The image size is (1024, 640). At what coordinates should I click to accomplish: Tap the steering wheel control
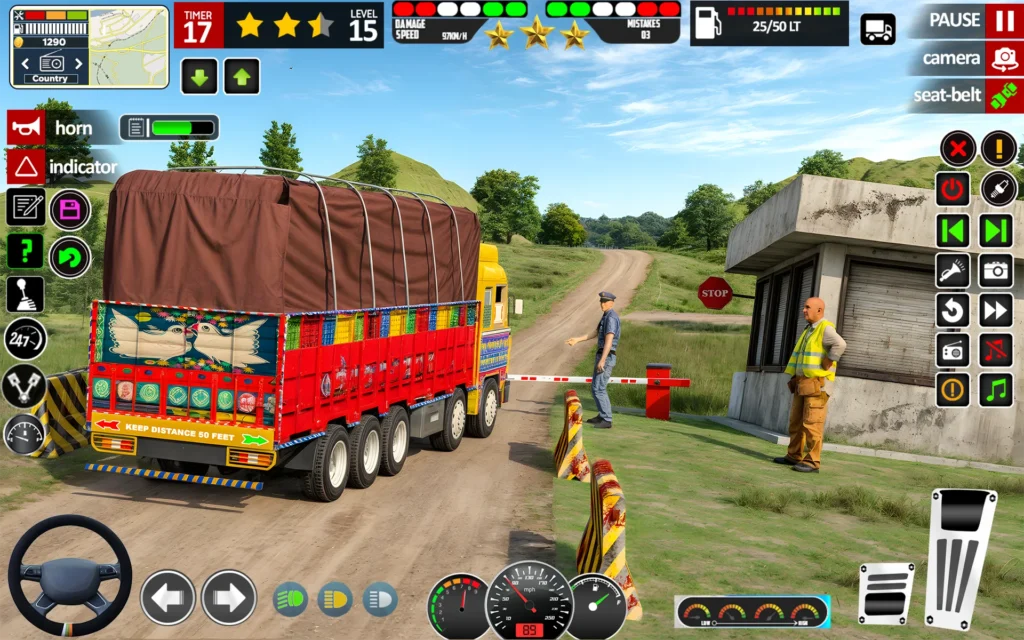pos(70,575)
